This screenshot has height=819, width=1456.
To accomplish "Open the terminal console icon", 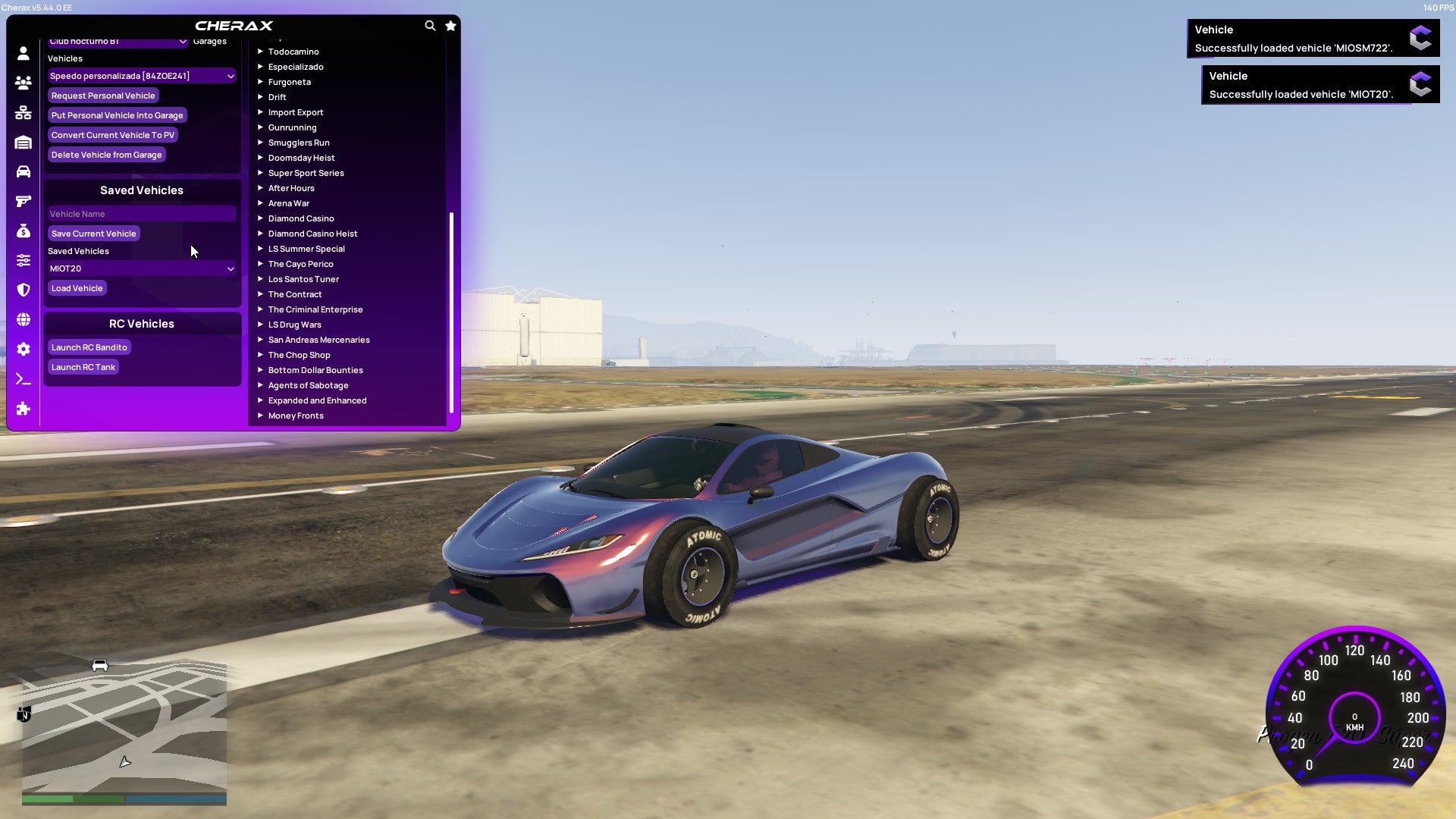I will pyautogui.click(x=23, y=378).
